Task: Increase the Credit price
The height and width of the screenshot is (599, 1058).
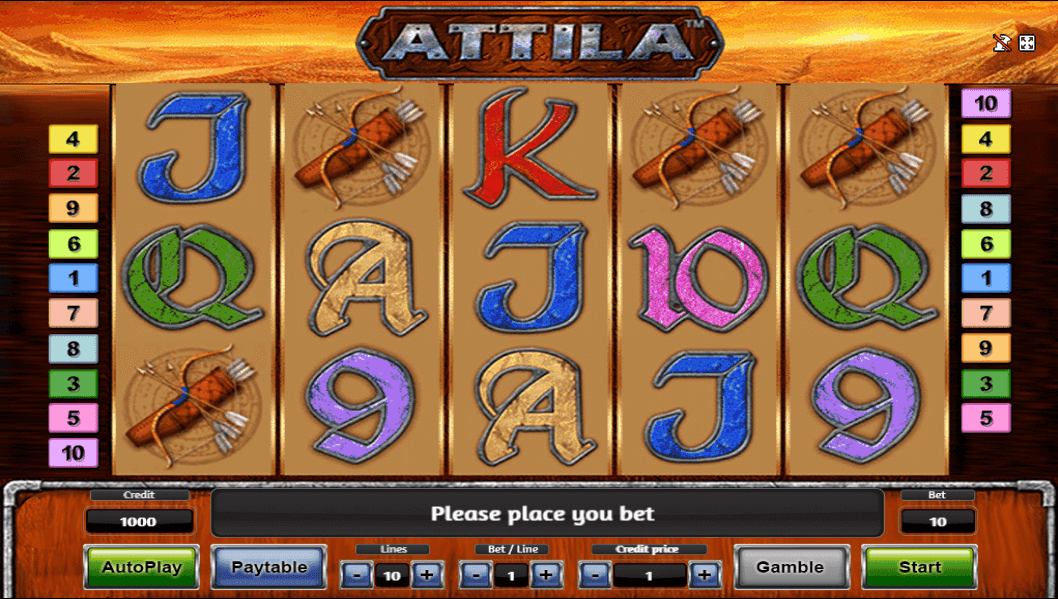Action: (x=704, y=575)
